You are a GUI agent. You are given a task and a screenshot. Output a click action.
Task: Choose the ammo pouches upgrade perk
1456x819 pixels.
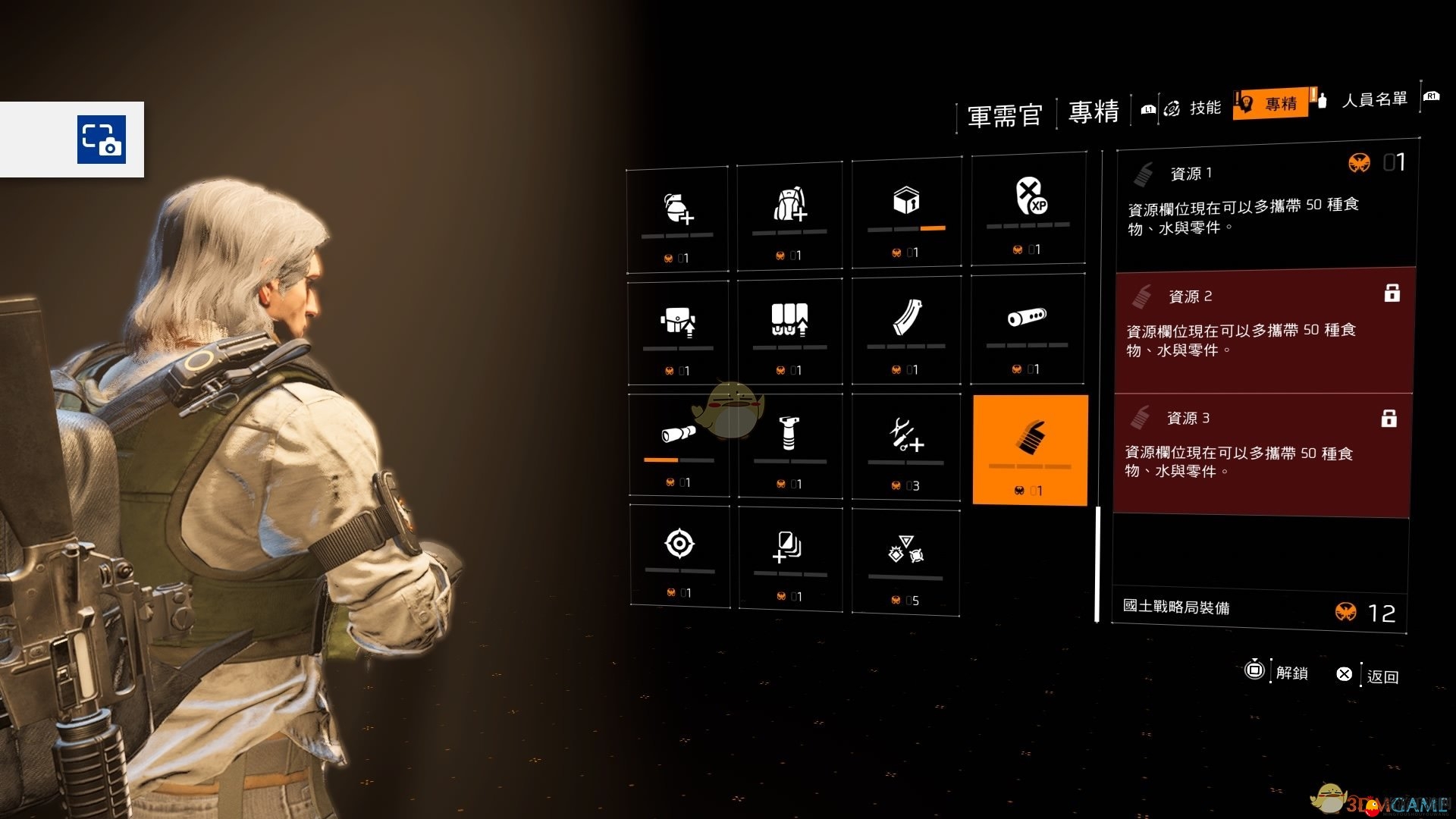click(x=789, y=331)
